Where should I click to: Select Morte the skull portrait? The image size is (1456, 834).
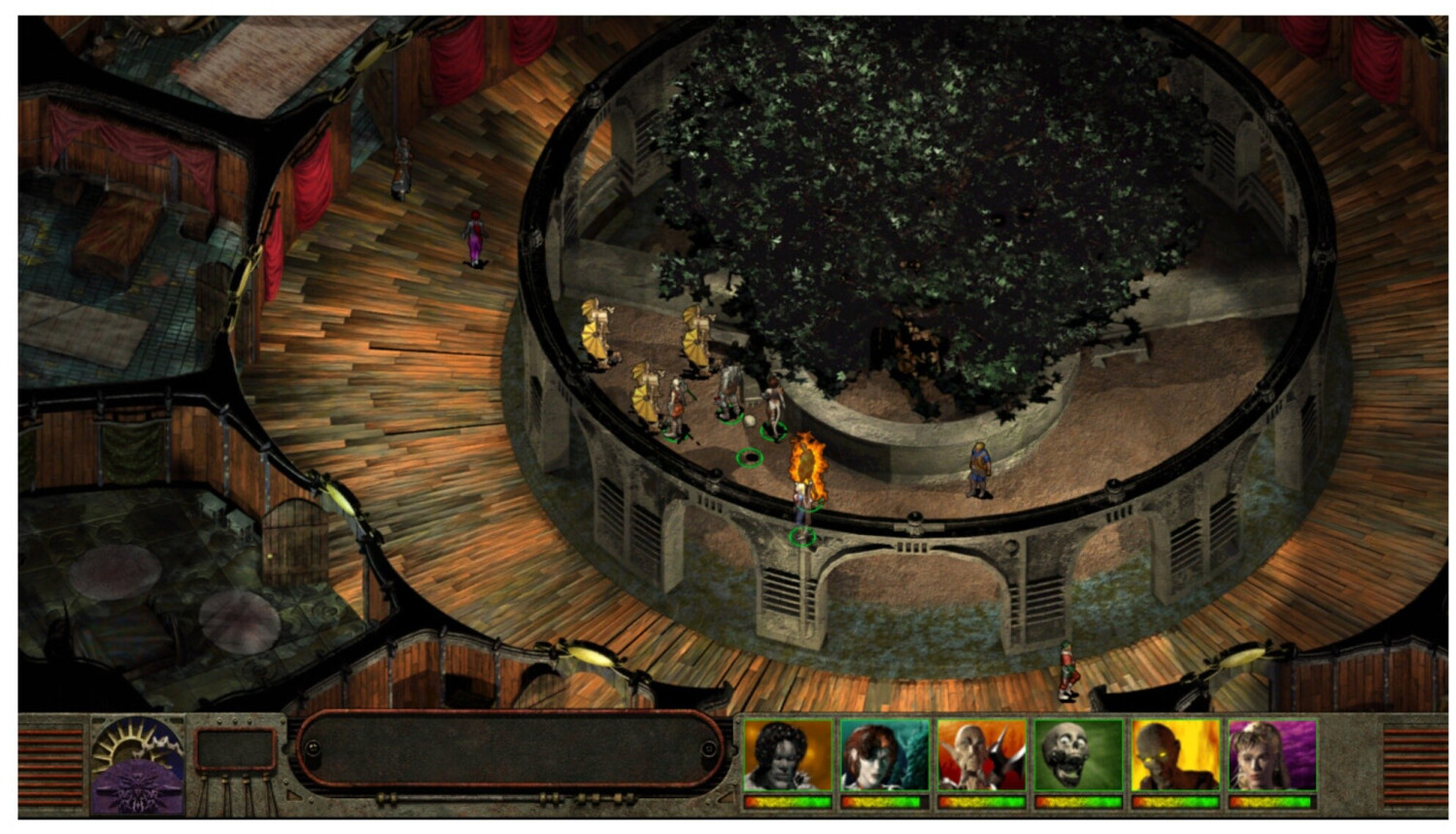(x=1078, y=755)
